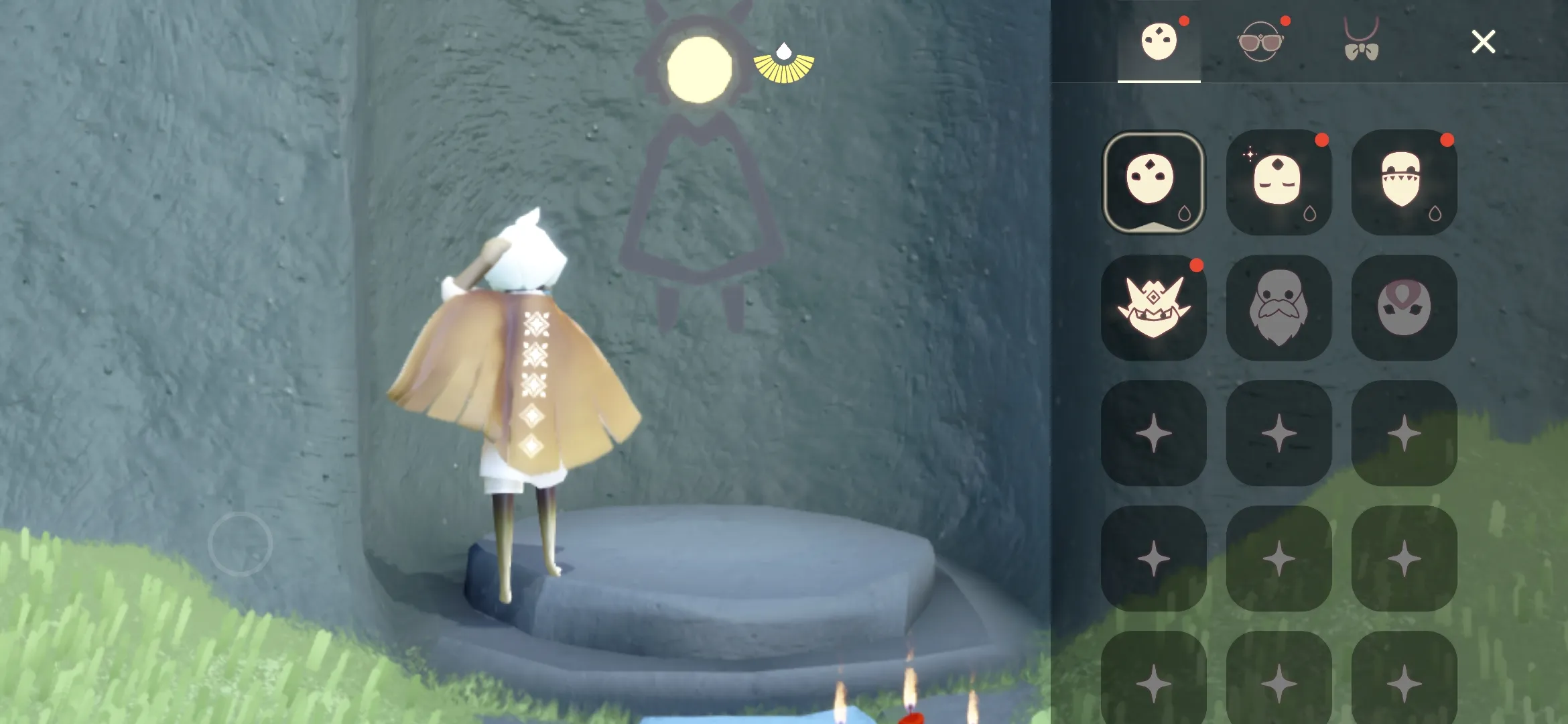Close the customization panel
The height and width of the screenshot is (724, 1568).
(x=1483, y=42)
